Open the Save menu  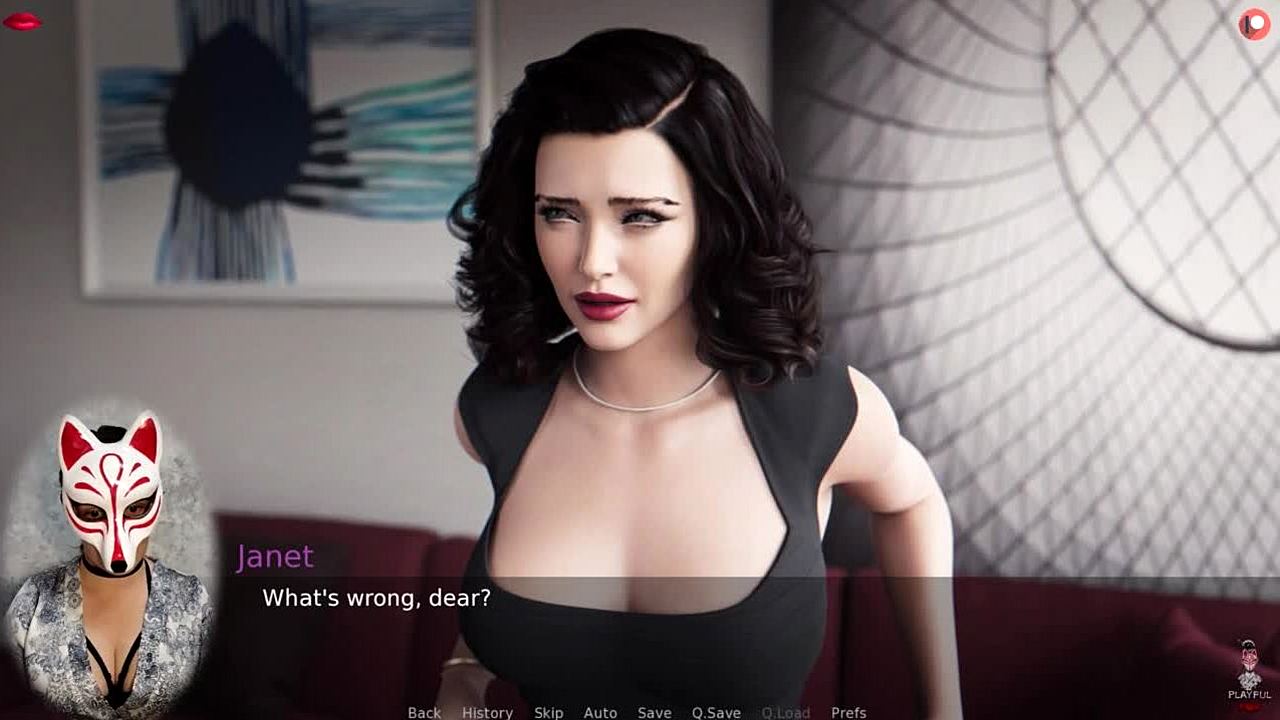coord(654,712)
